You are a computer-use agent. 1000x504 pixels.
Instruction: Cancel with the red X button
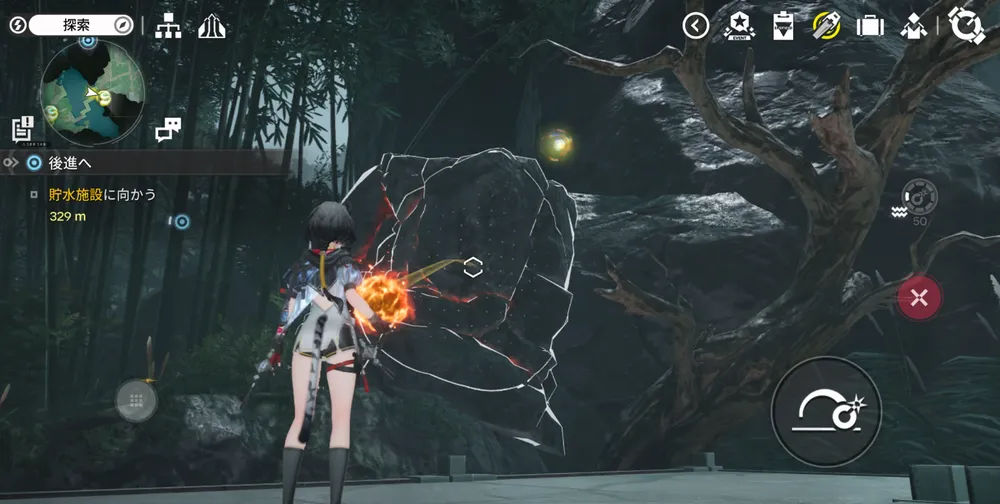919,297
